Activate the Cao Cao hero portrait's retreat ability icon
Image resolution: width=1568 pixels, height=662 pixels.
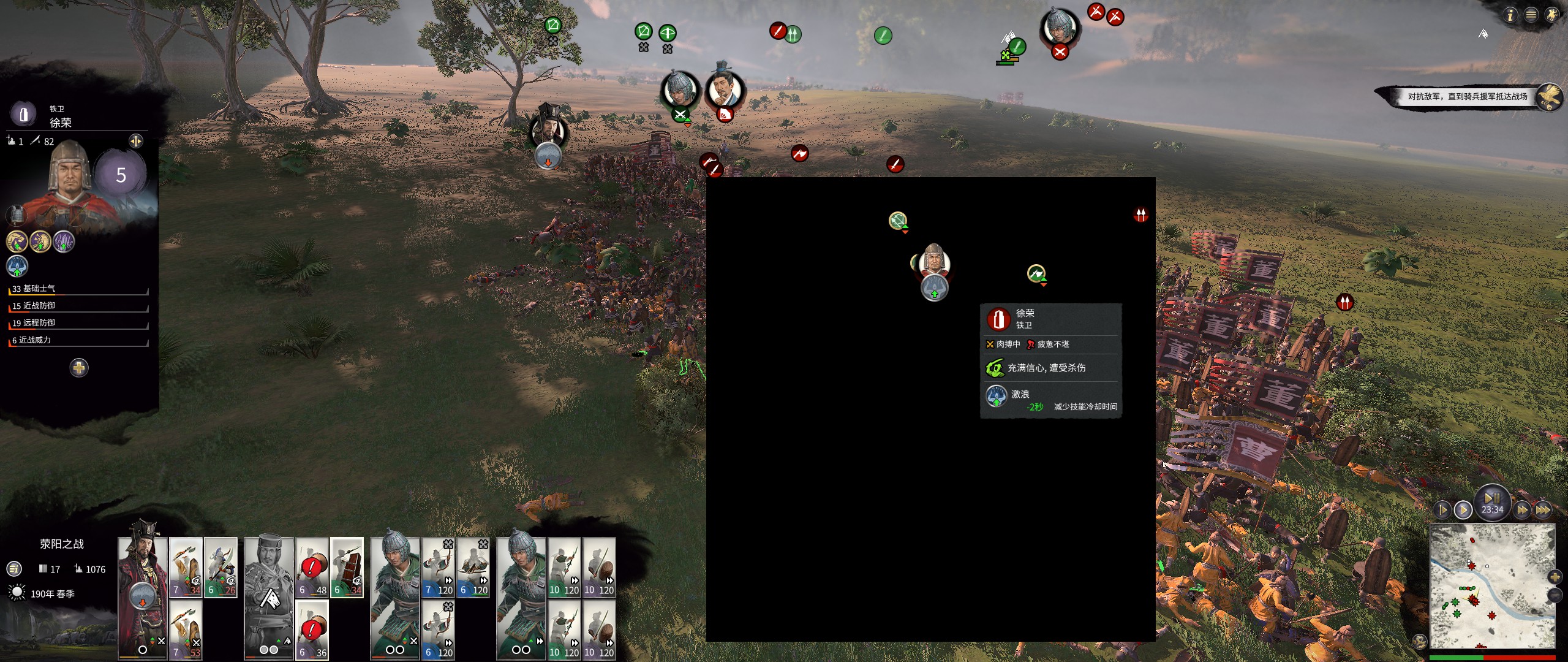pos(548,157)
